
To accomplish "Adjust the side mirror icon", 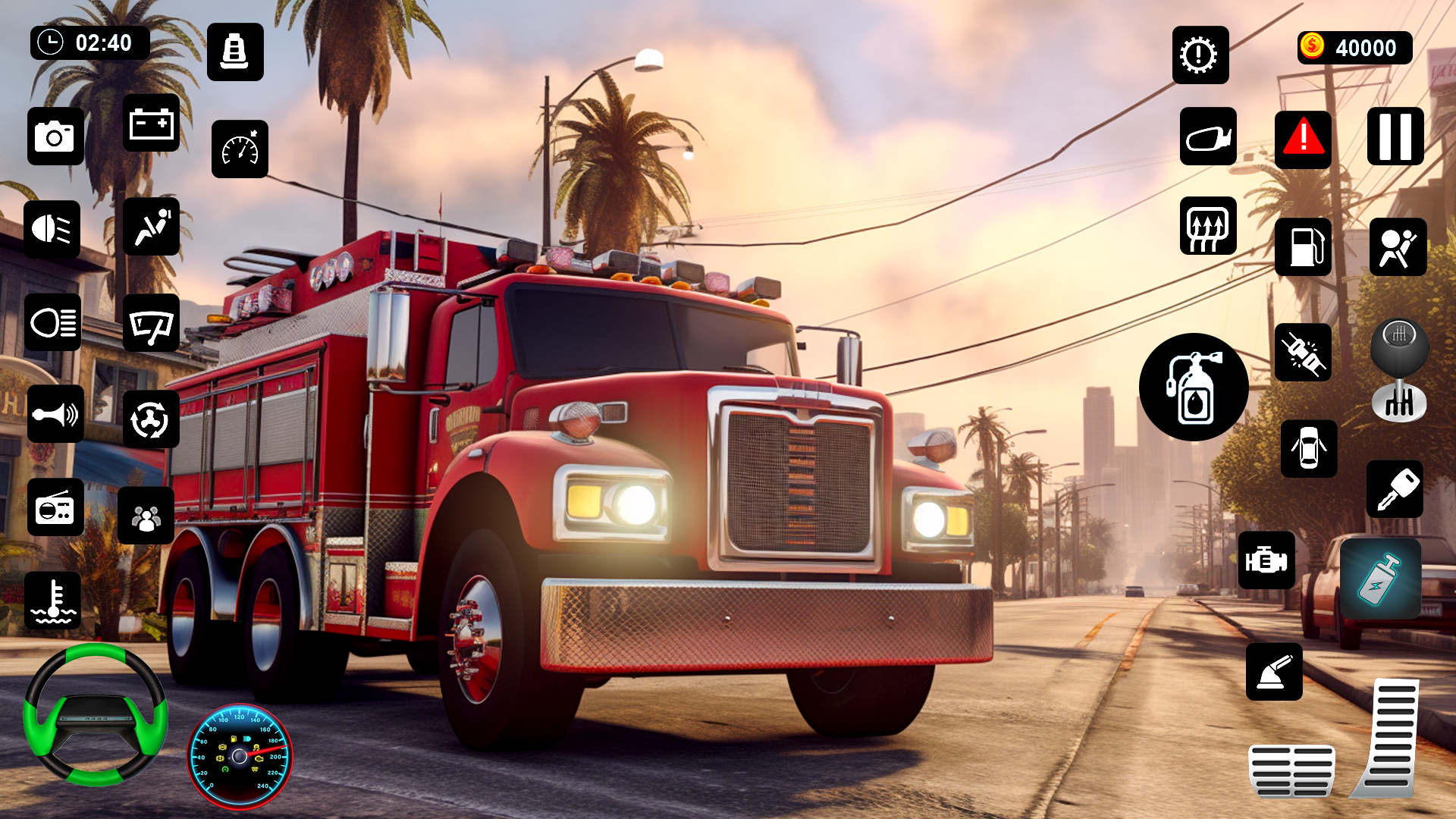I will click(1208, 138).
